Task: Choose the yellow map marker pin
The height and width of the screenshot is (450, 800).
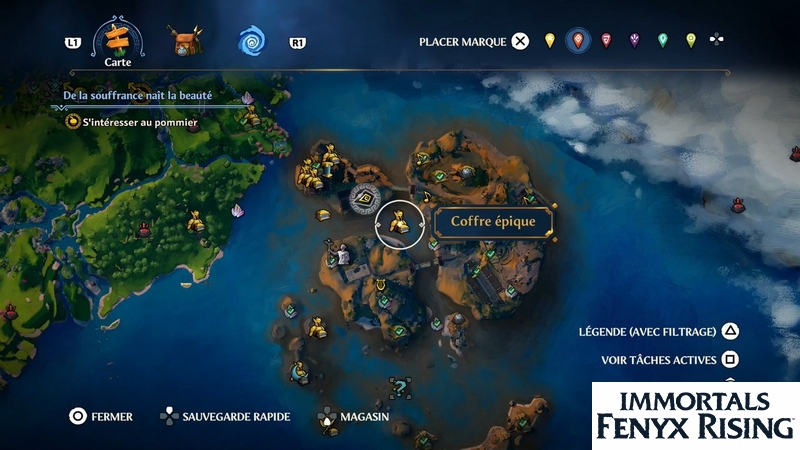Action: pyautogui.click(x=549, y=41)
